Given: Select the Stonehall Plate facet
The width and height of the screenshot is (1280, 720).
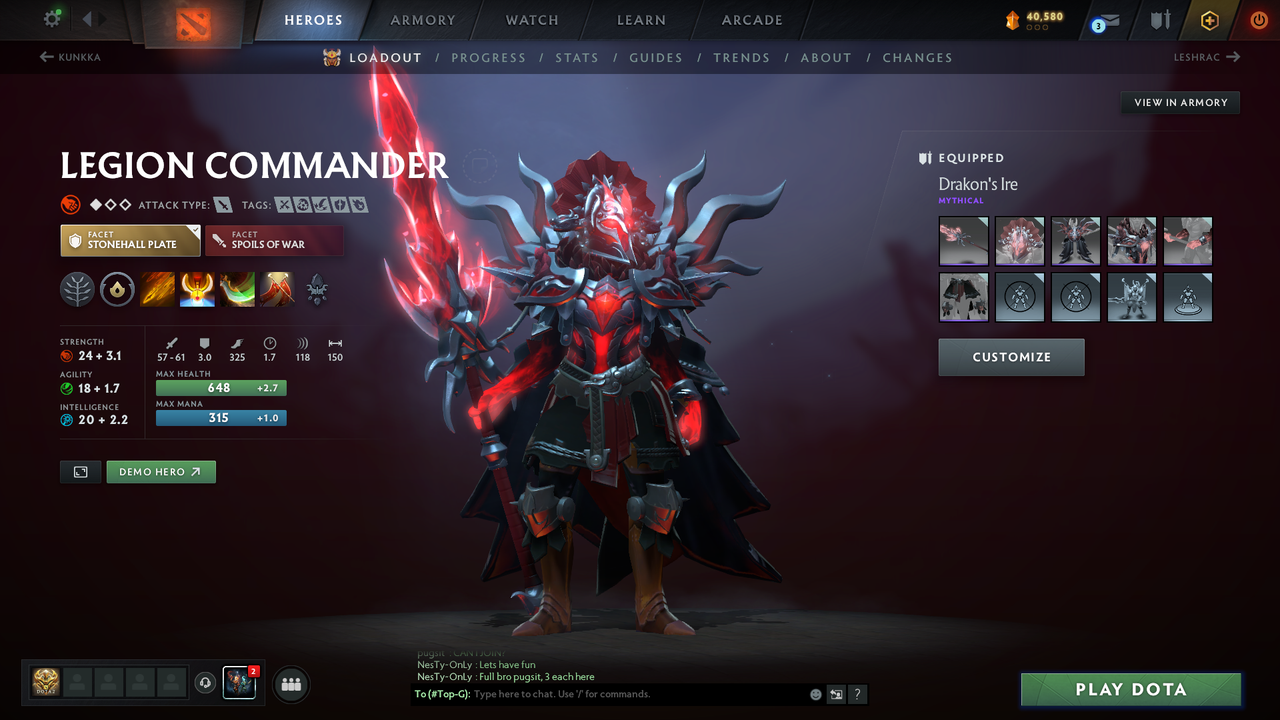Looking at the screenshot, I should tap(130, 240).
